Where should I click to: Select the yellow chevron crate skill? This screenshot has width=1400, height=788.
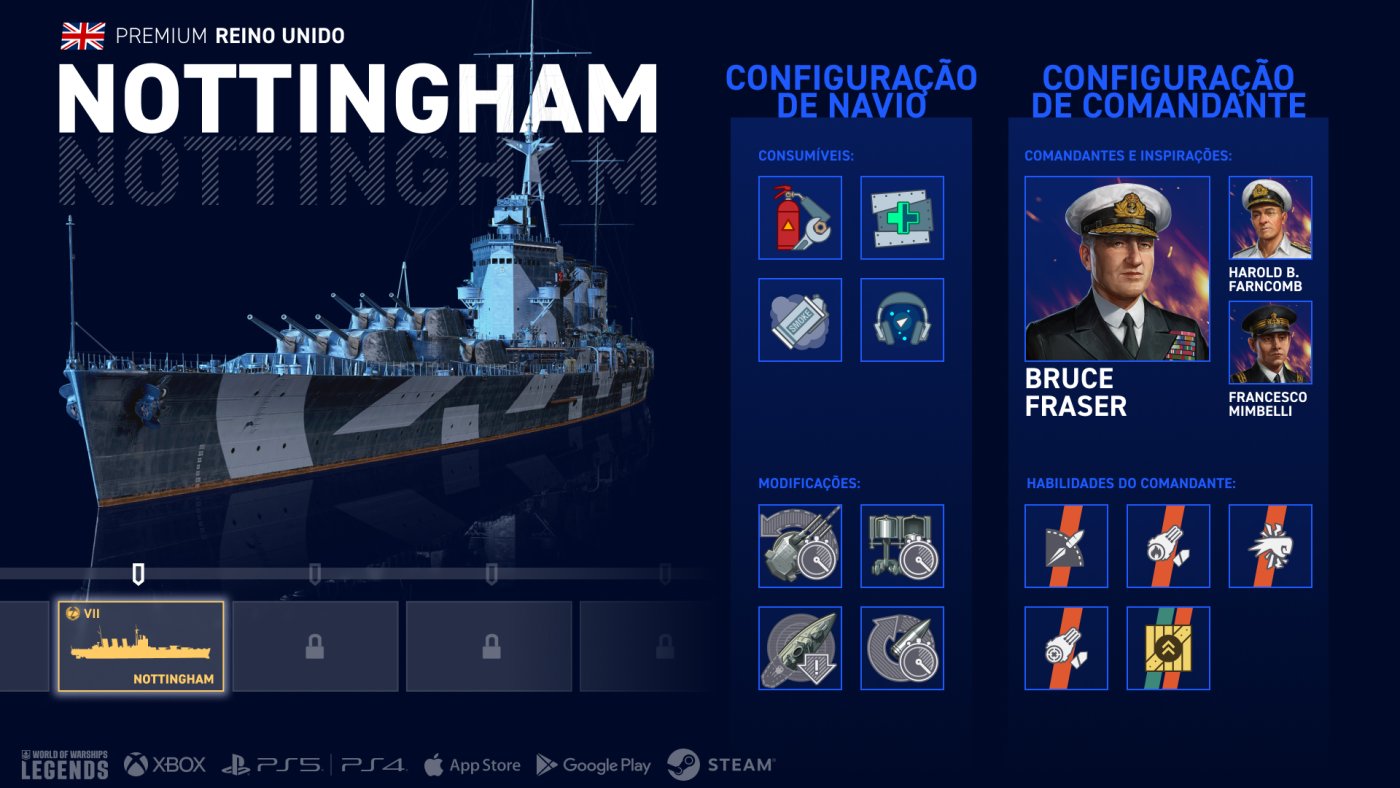click(1168, 648)
